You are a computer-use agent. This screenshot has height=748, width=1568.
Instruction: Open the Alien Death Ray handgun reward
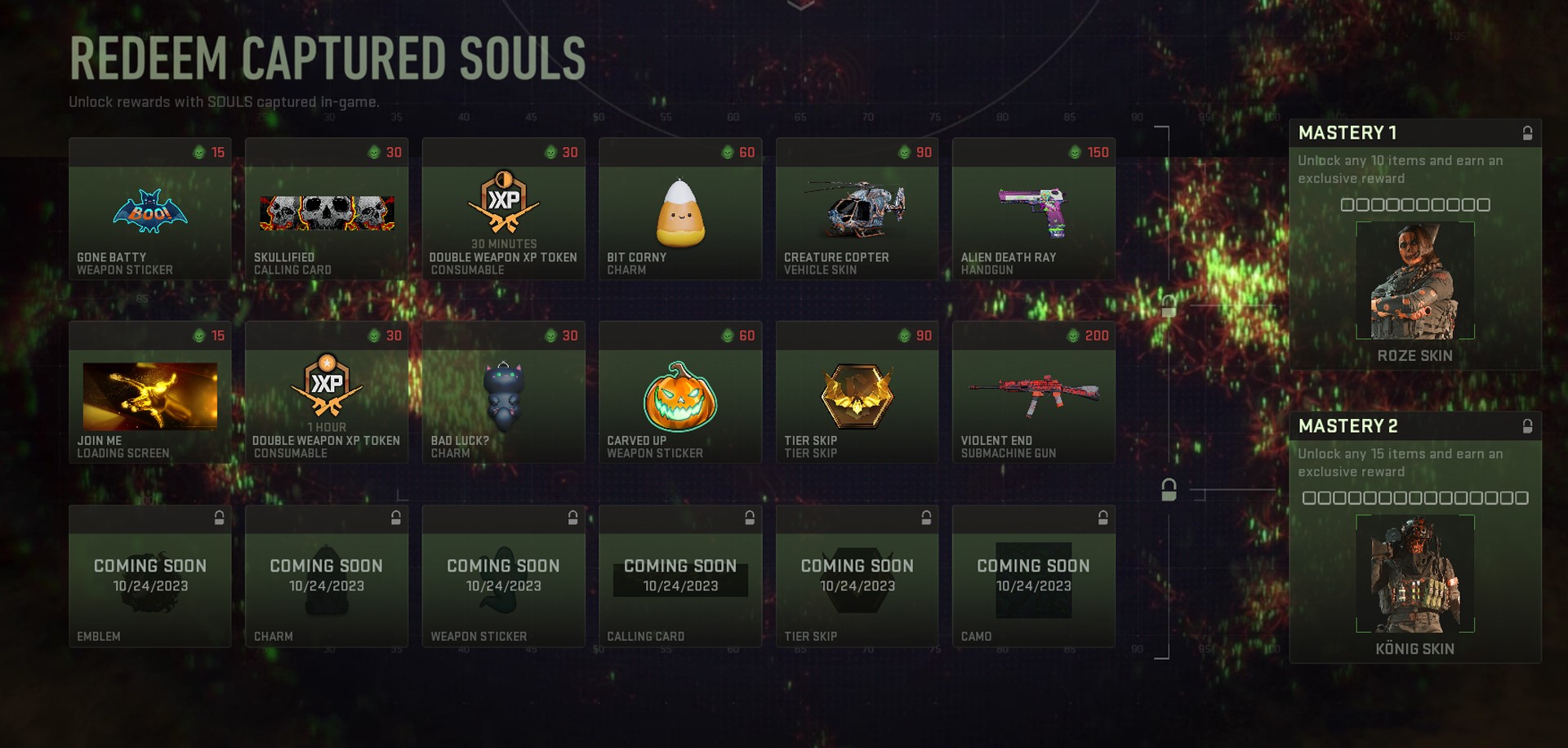pos(1033,208)
